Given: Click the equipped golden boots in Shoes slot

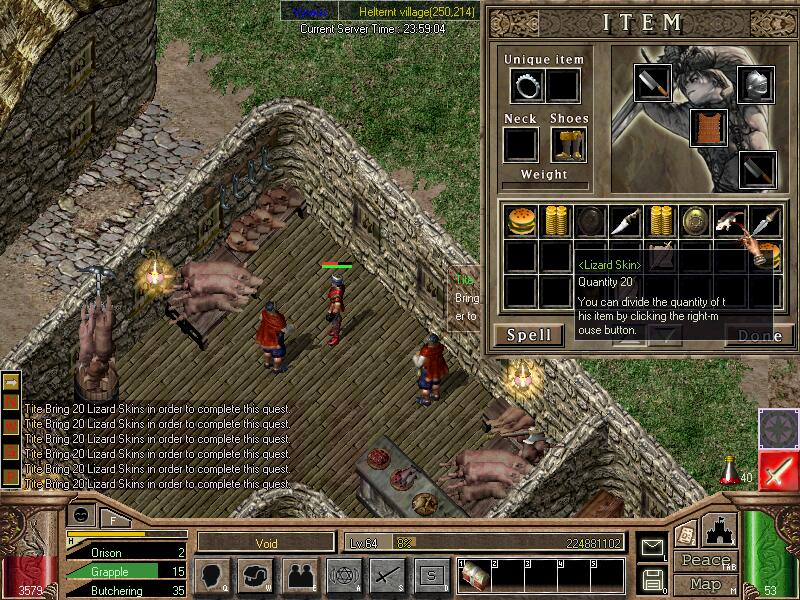Looking at the screenshot, I should 566,144.
